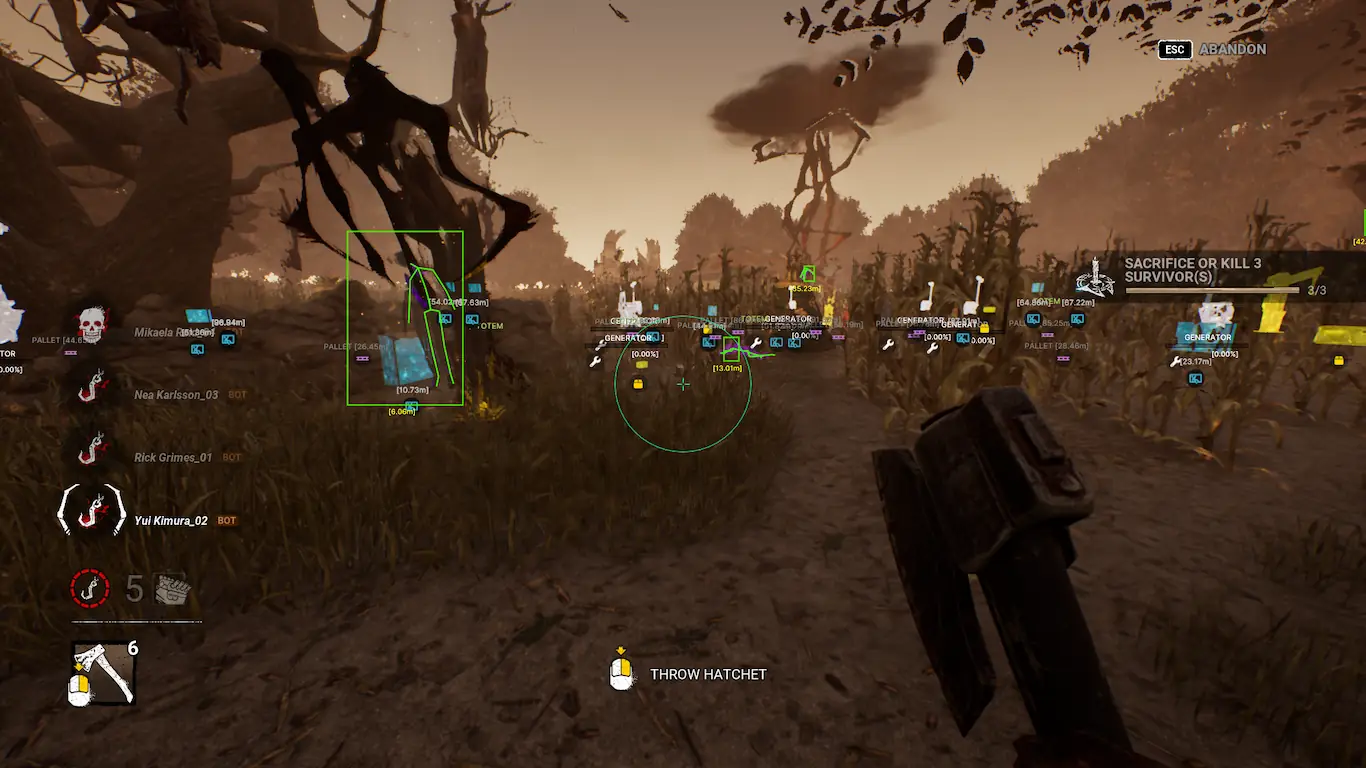Click the red hook icon beside the generator count
Image resolution: width=1366 pixels, height=768 pixels.
[90, 588]
